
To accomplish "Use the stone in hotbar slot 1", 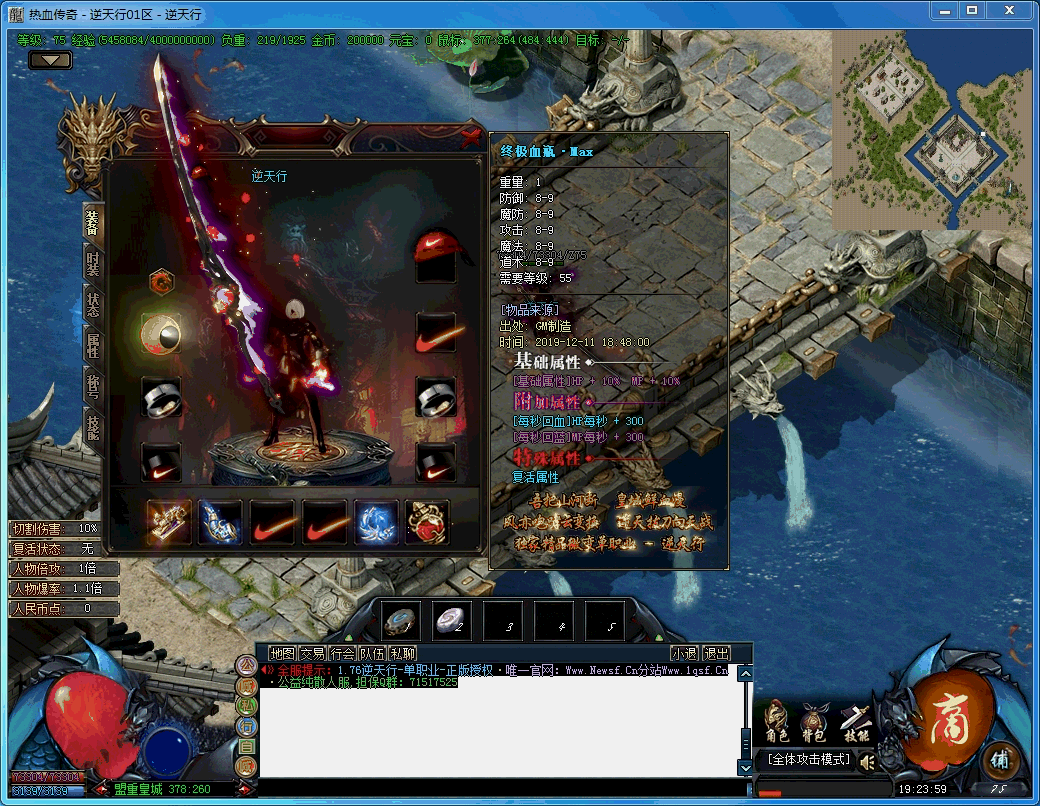I will pyautogui.click(x=400, y=621).
